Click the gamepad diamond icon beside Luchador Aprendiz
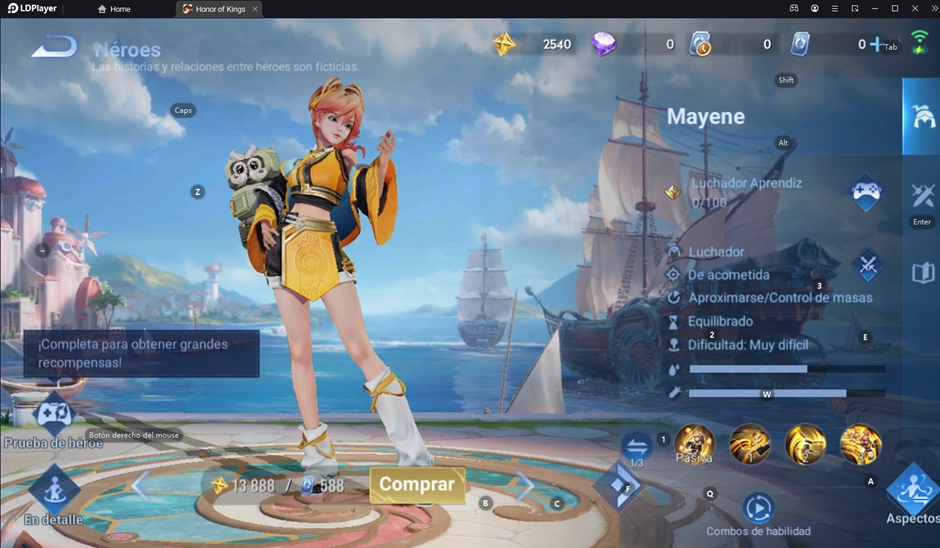 pos(866,192)
